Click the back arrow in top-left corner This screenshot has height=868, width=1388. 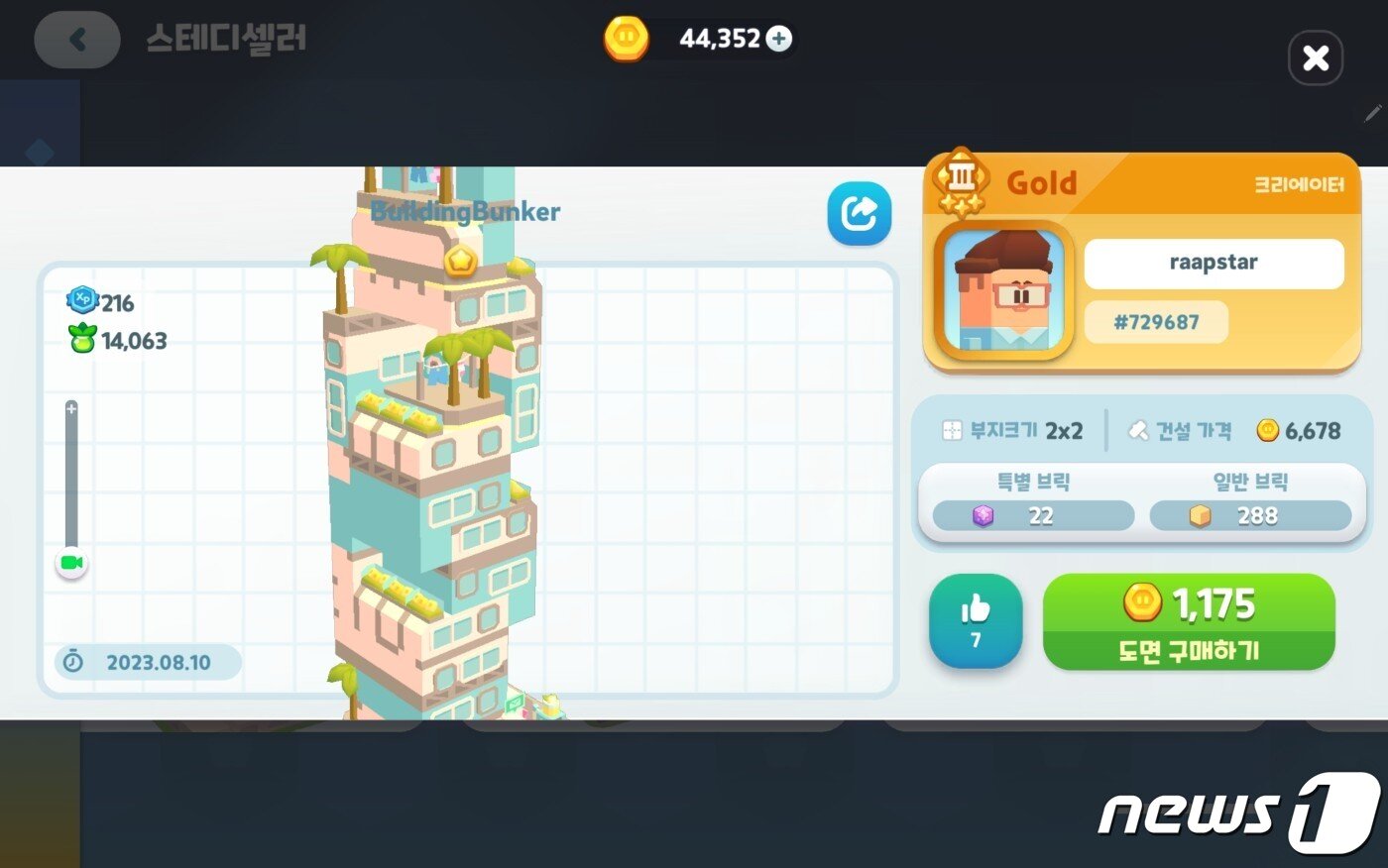click(76, 40)
